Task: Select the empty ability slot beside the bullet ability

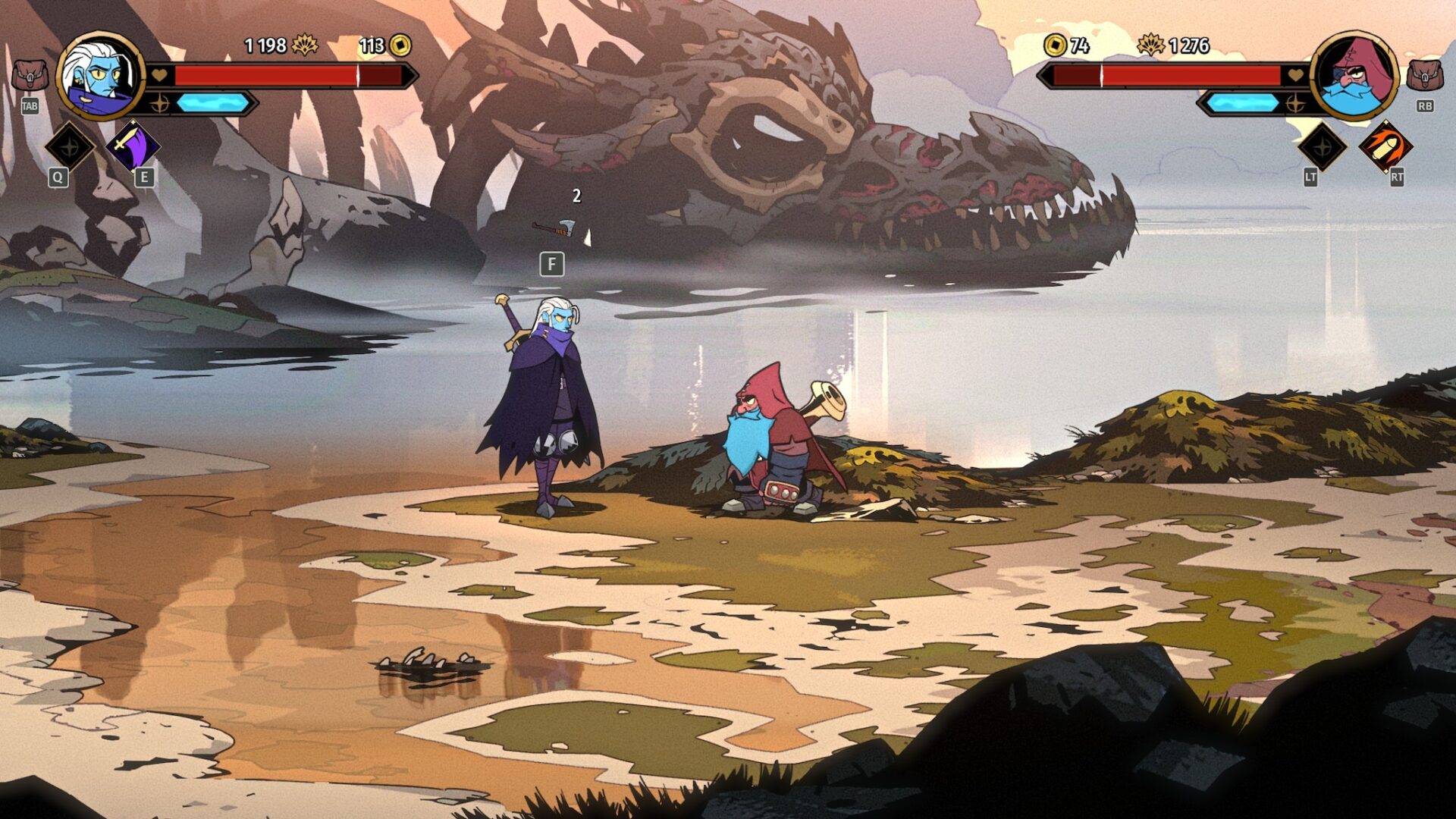Action: click(1322, 146)
